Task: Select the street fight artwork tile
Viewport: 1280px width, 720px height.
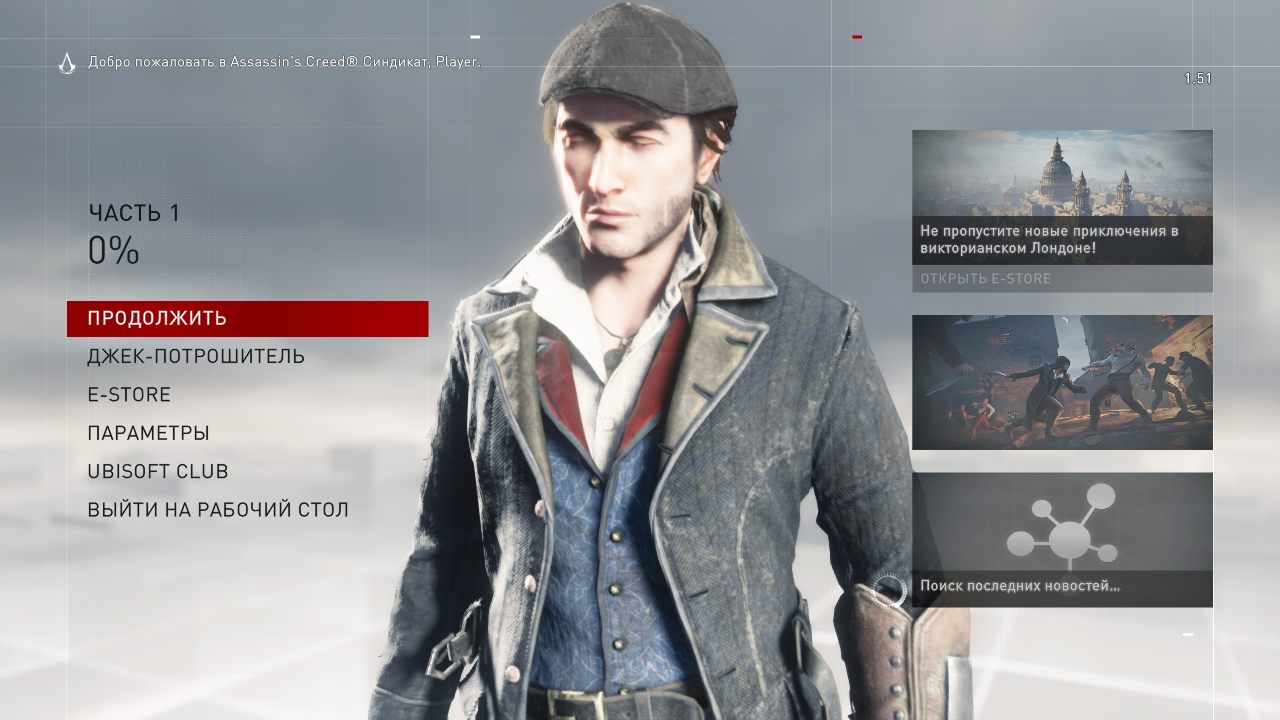Action: tap(1062, 382)
